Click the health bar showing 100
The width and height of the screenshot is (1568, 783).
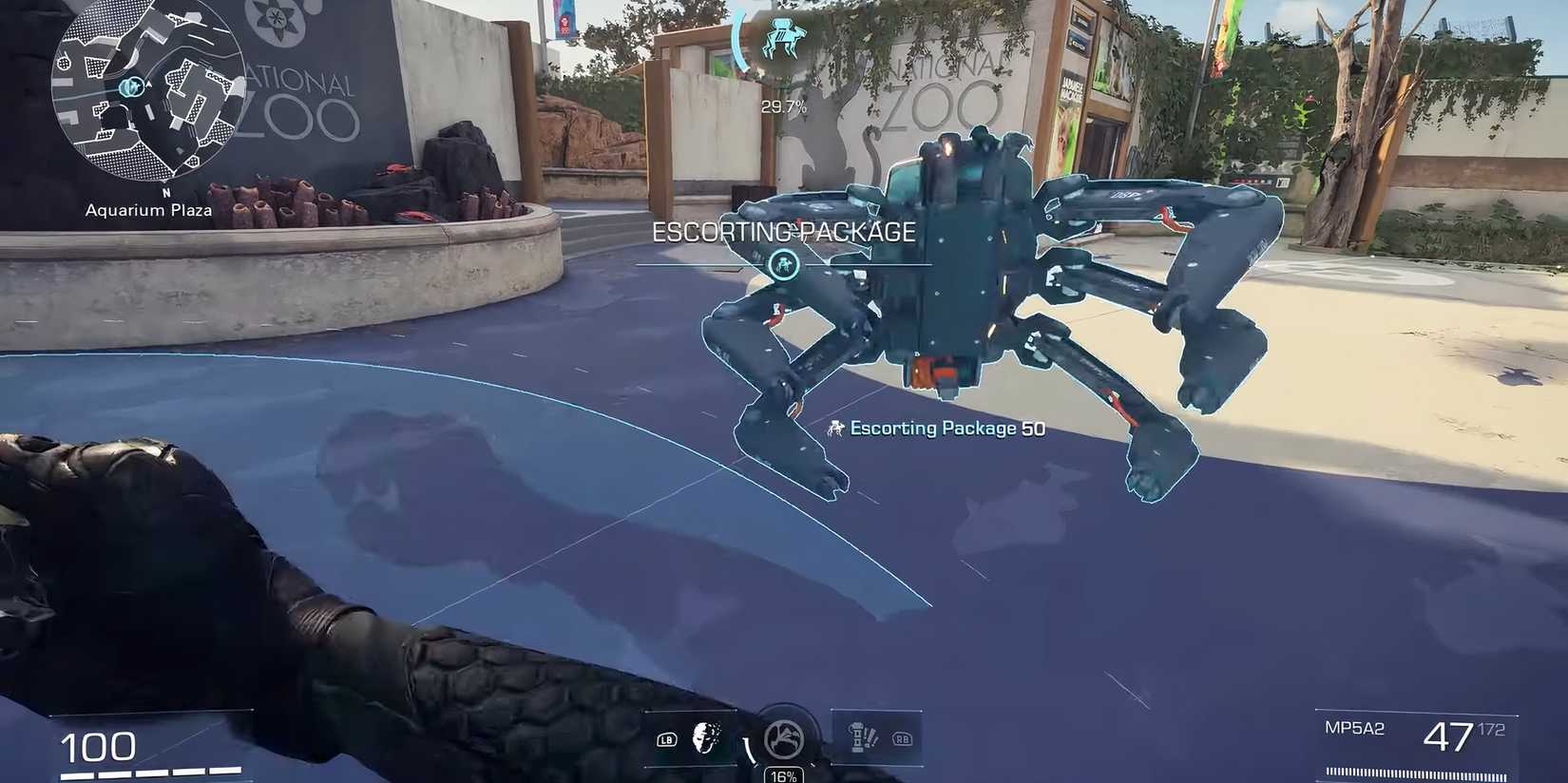(x=98, y=747)
